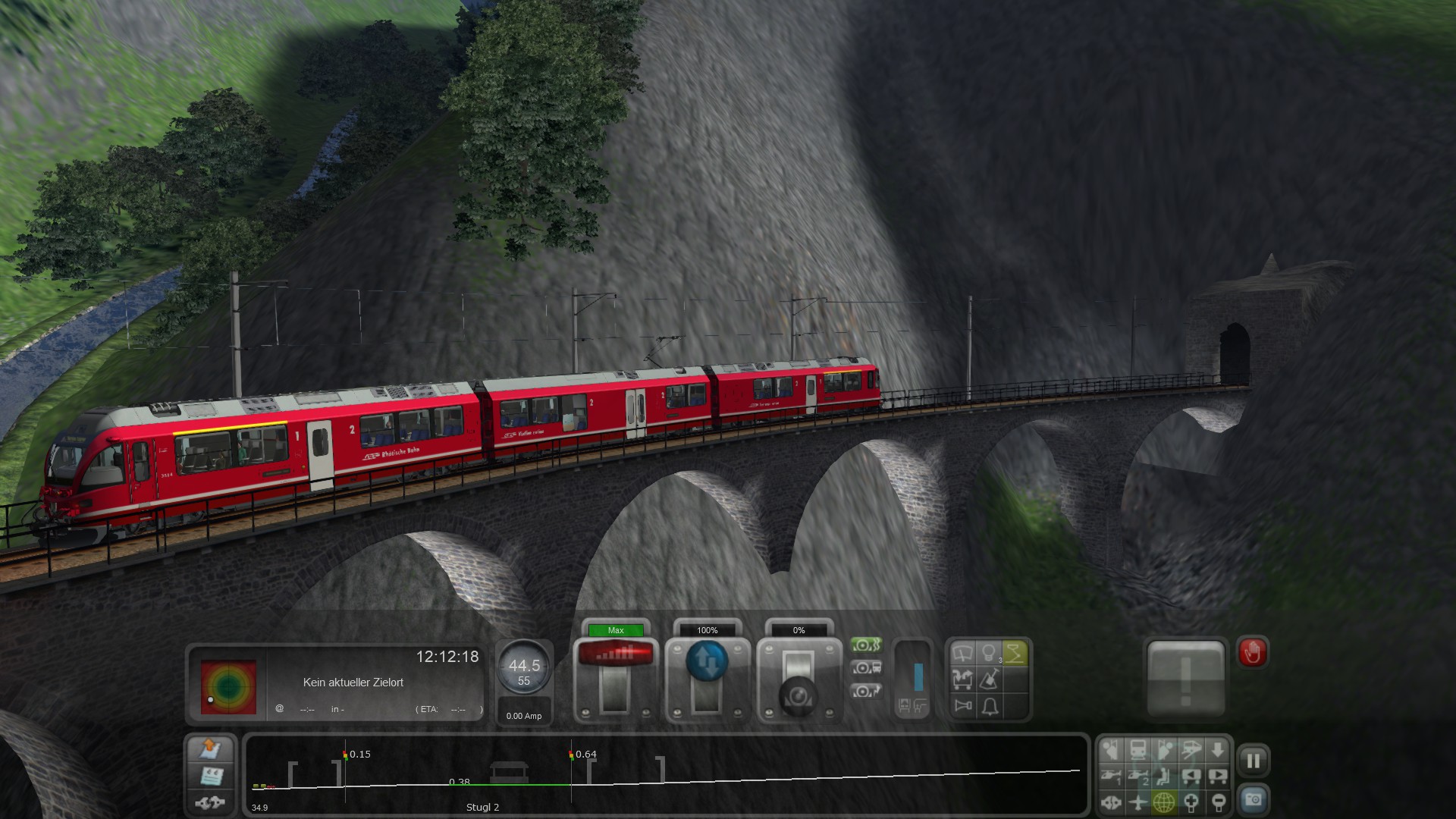Screen dimensions: 1456x819
Task: Open the task list notepad
Action: pos(211,776)
